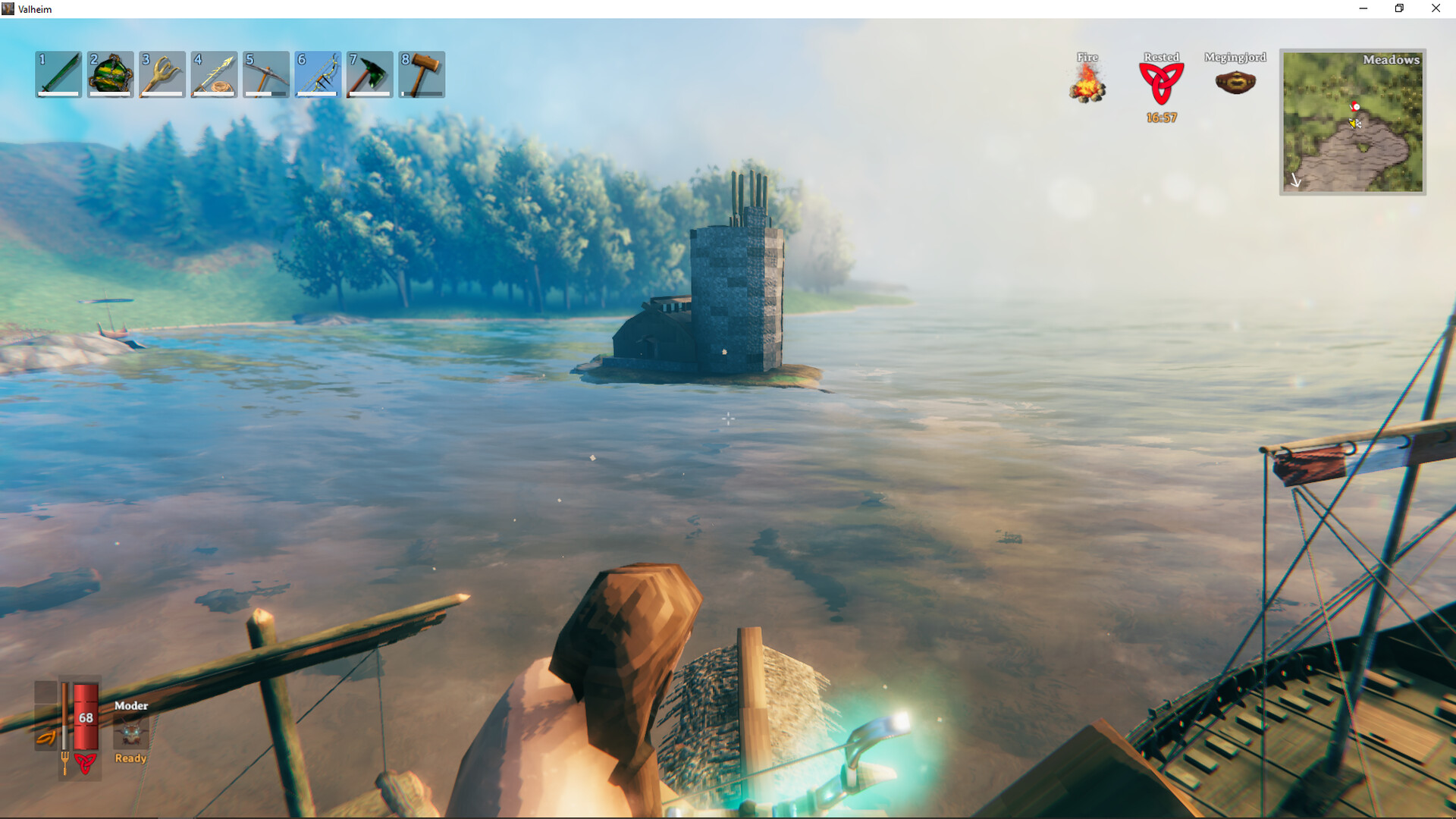Click the Meadows biome label on minimap
The width and height of the screenshot is (1456, 819).
point(1392,59)
